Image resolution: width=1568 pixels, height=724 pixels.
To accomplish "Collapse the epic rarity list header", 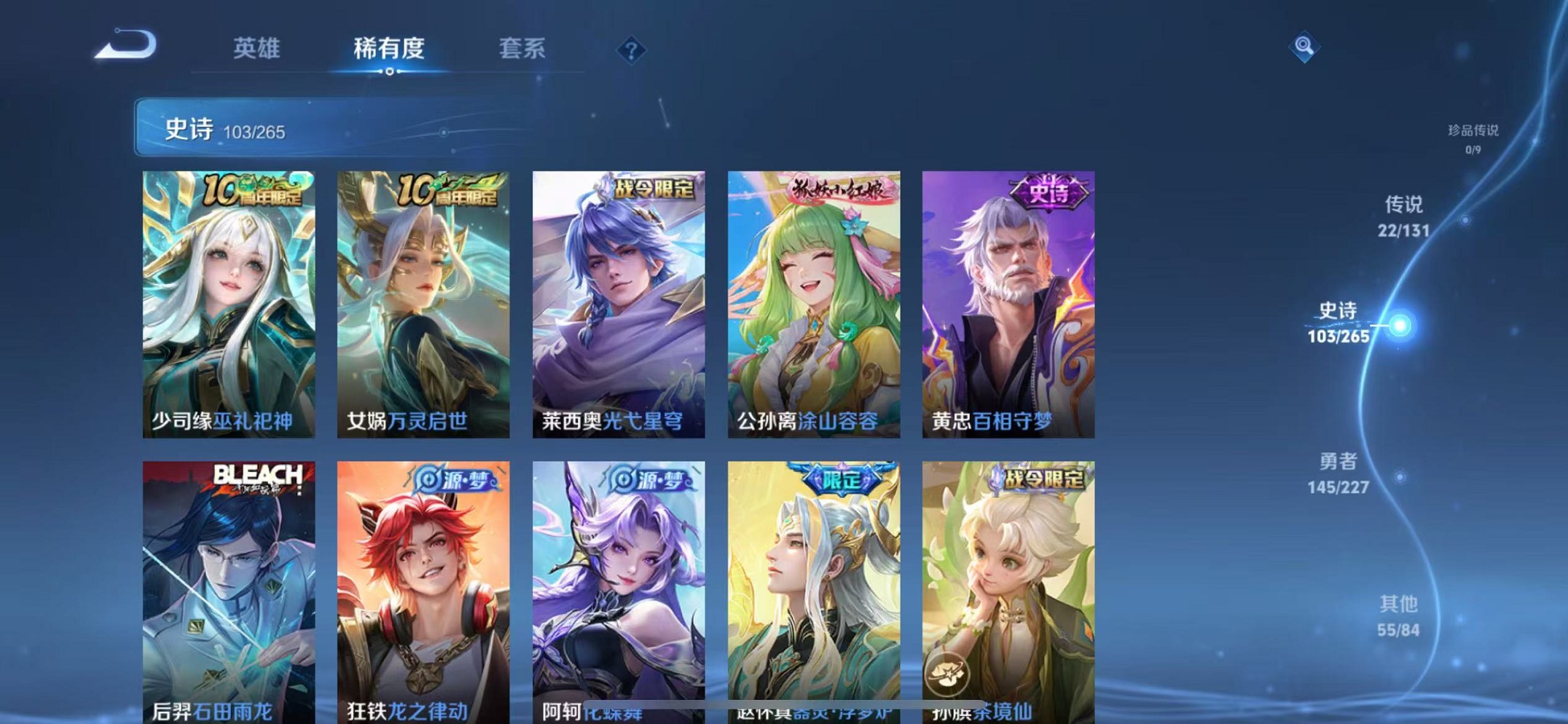I will point(328,130).
